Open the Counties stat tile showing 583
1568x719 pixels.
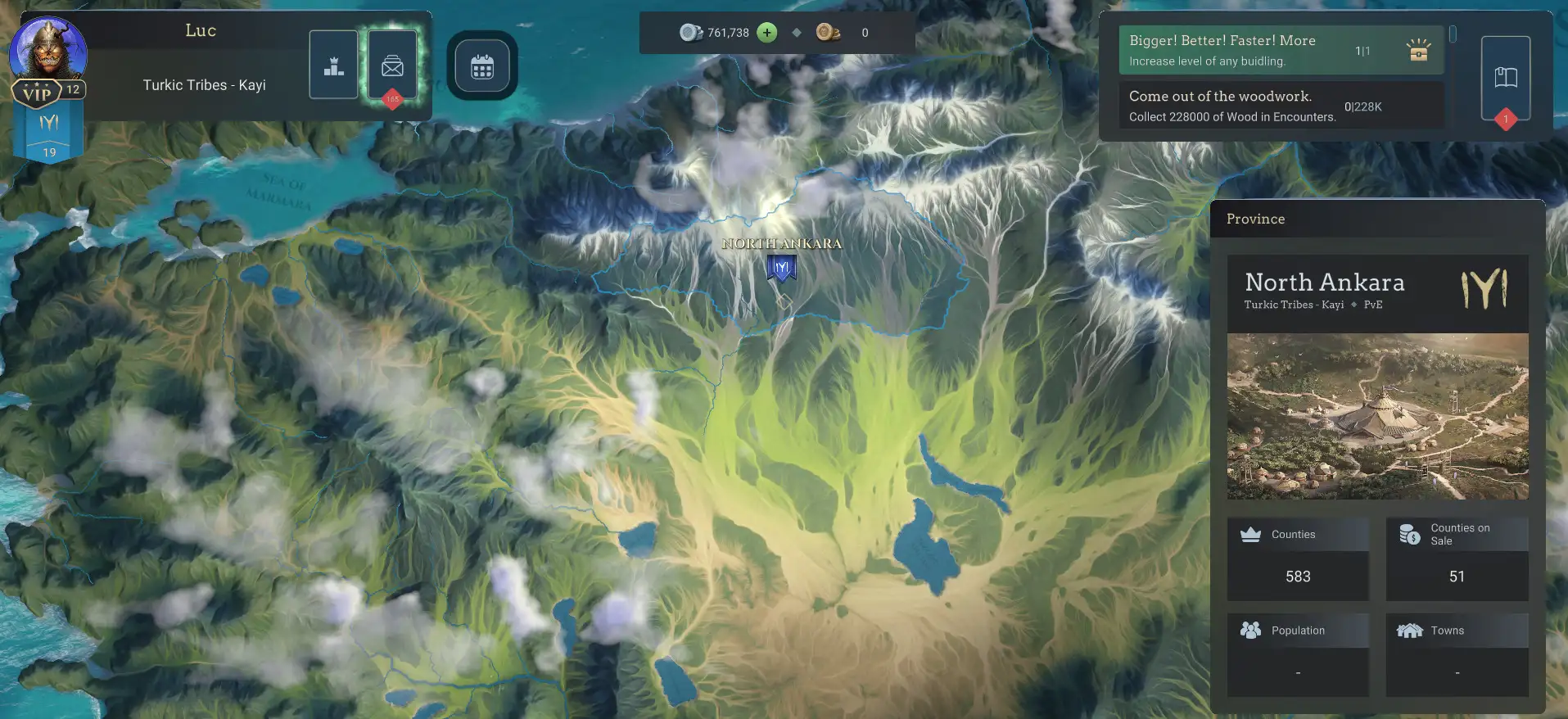pyautogui.click(x=1297, y=558)
